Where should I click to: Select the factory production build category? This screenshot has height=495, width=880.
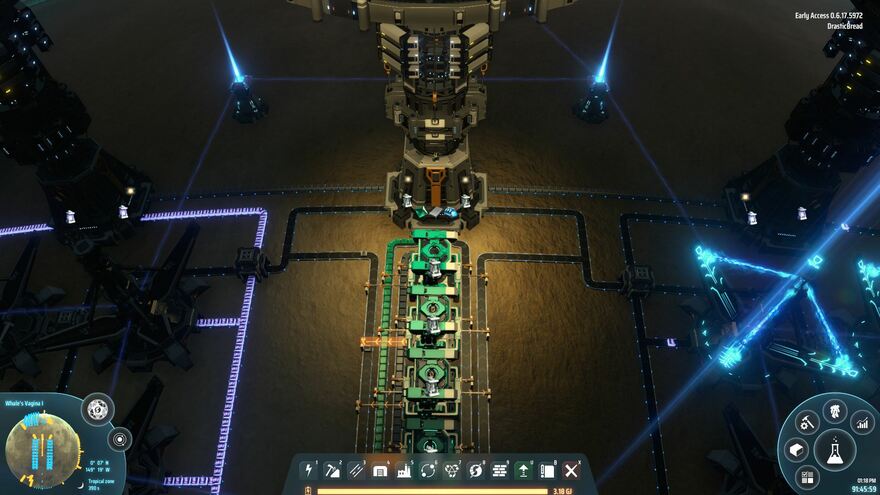pyautogui.click(x=404, y=470)
